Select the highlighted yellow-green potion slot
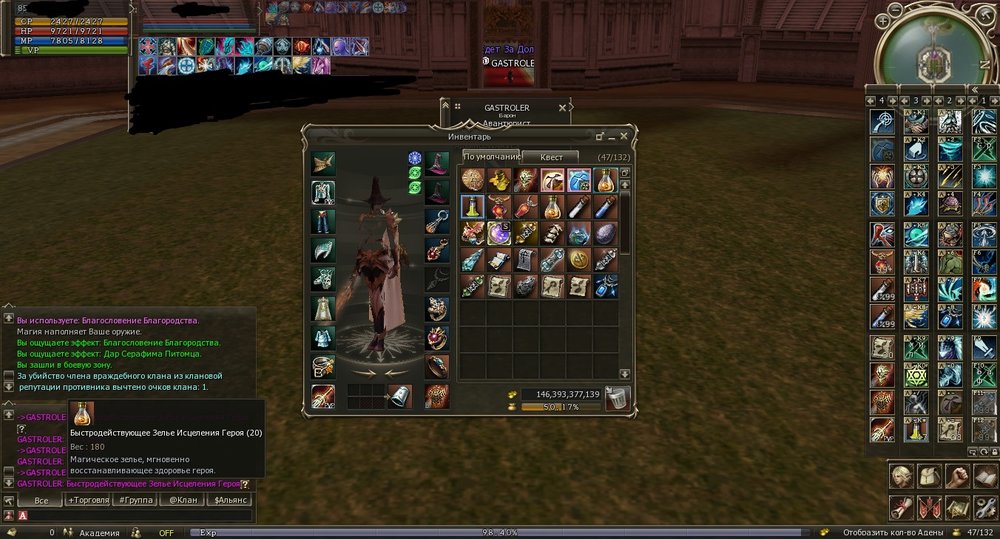Viewport: 1000px width, 539px height. coord(474,207)
